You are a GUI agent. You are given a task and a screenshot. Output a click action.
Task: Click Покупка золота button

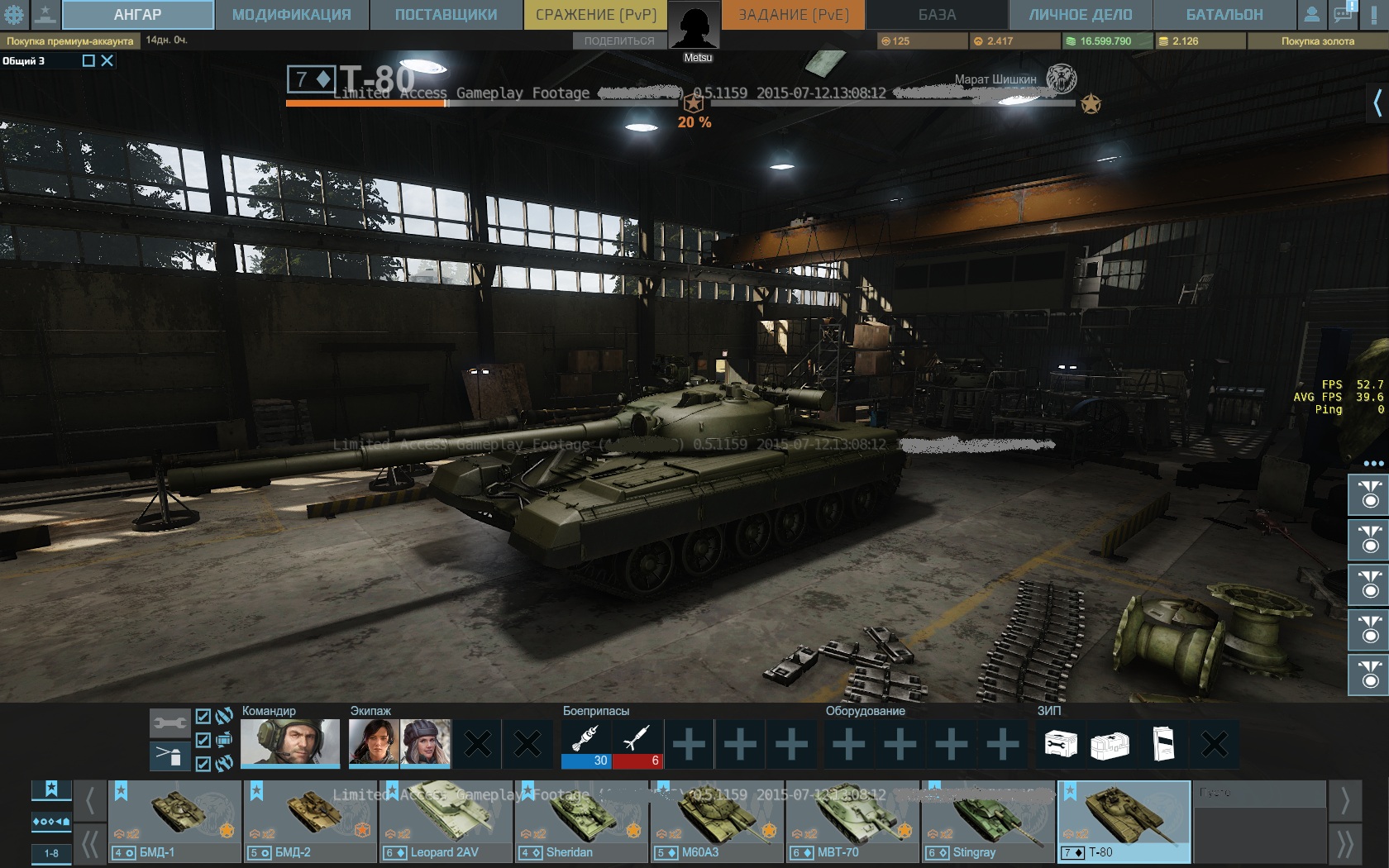pos(1317,41)
